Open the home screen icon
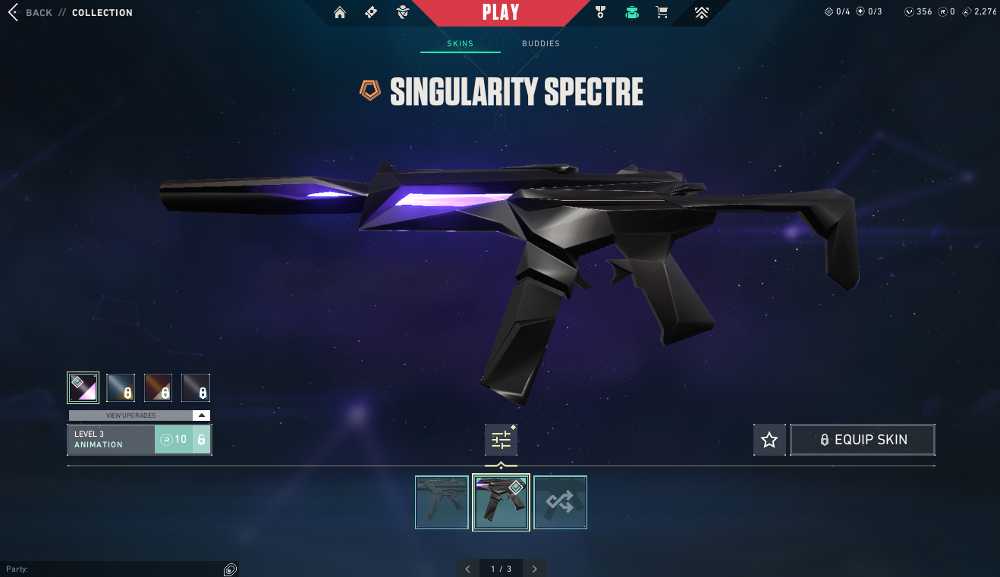Viewport: 1000px width, 577px height. (340, 13)
